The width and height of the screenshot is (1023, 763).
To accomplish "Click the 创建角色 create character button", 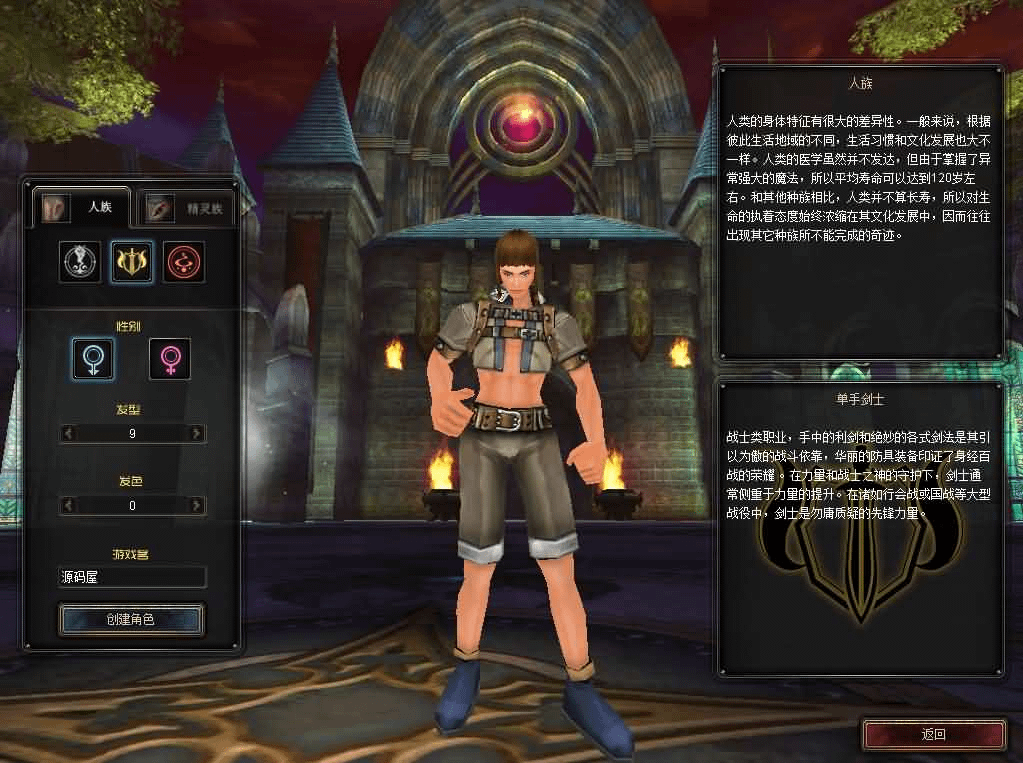I will (x=131, y=620).
